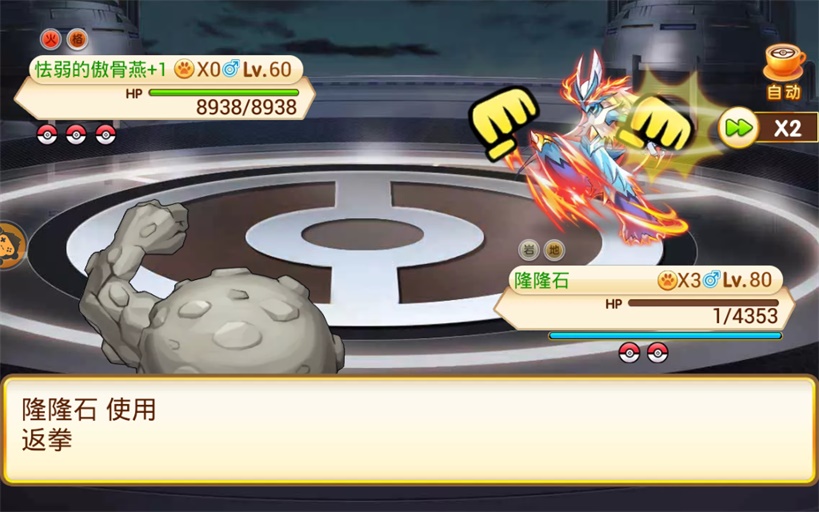Open the lion head icon panel
The width and height of the screenshot is (819, 512).
click(8, 246)
